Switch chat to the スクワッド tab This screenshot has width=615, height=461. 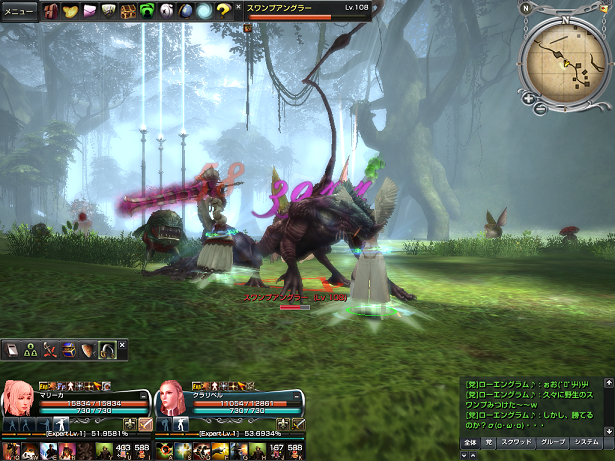[x=515, y=441]
